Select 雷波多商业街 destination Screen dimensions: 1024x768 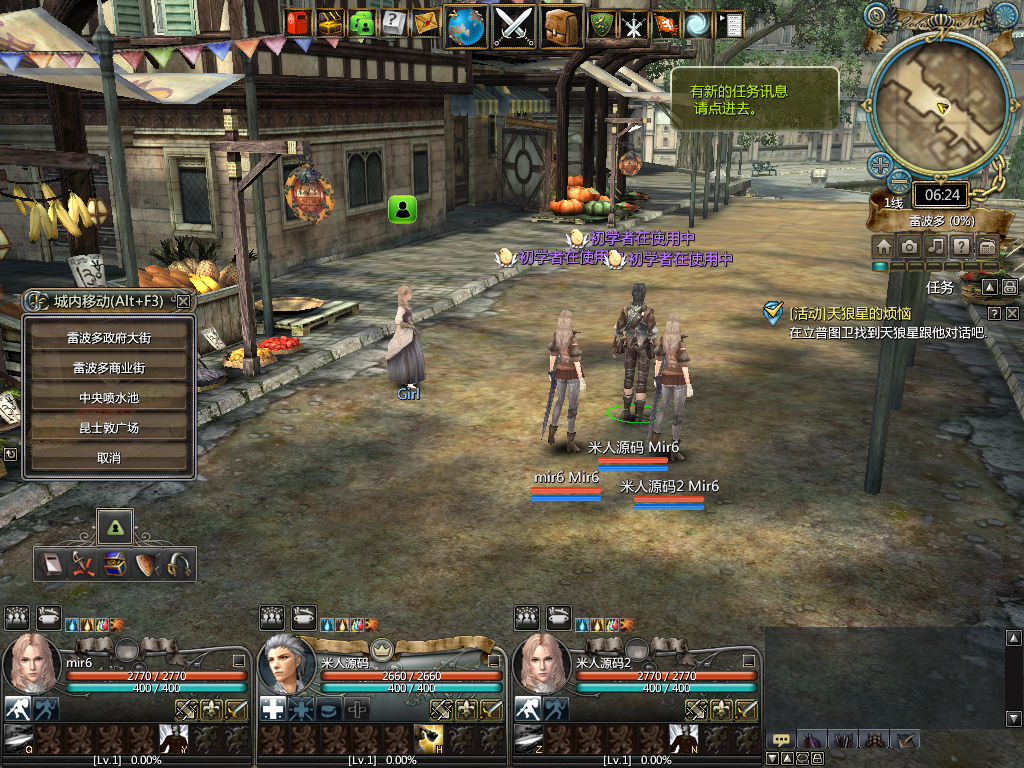click(109, 368)
